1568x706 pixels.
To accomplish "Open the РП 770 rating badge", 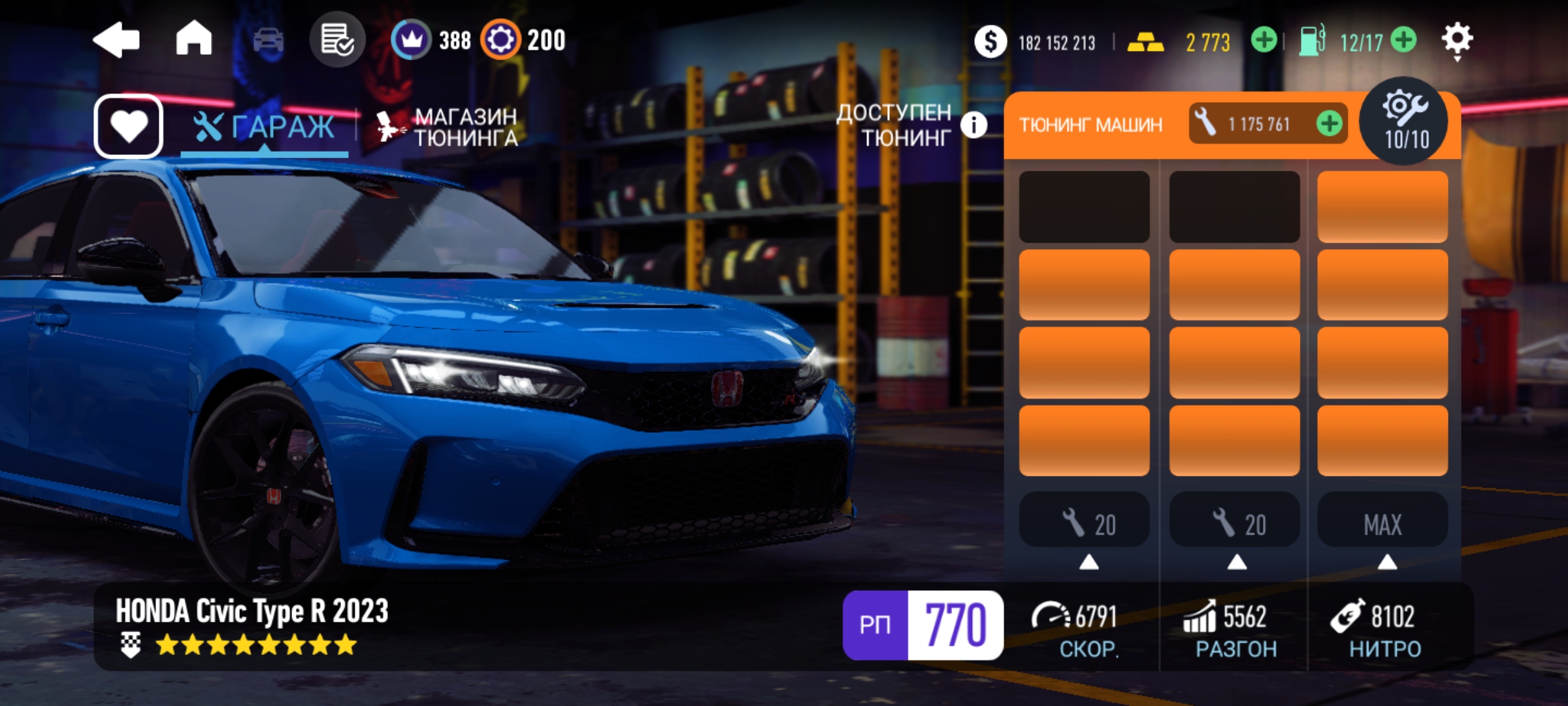I will [x=923, y=625].
